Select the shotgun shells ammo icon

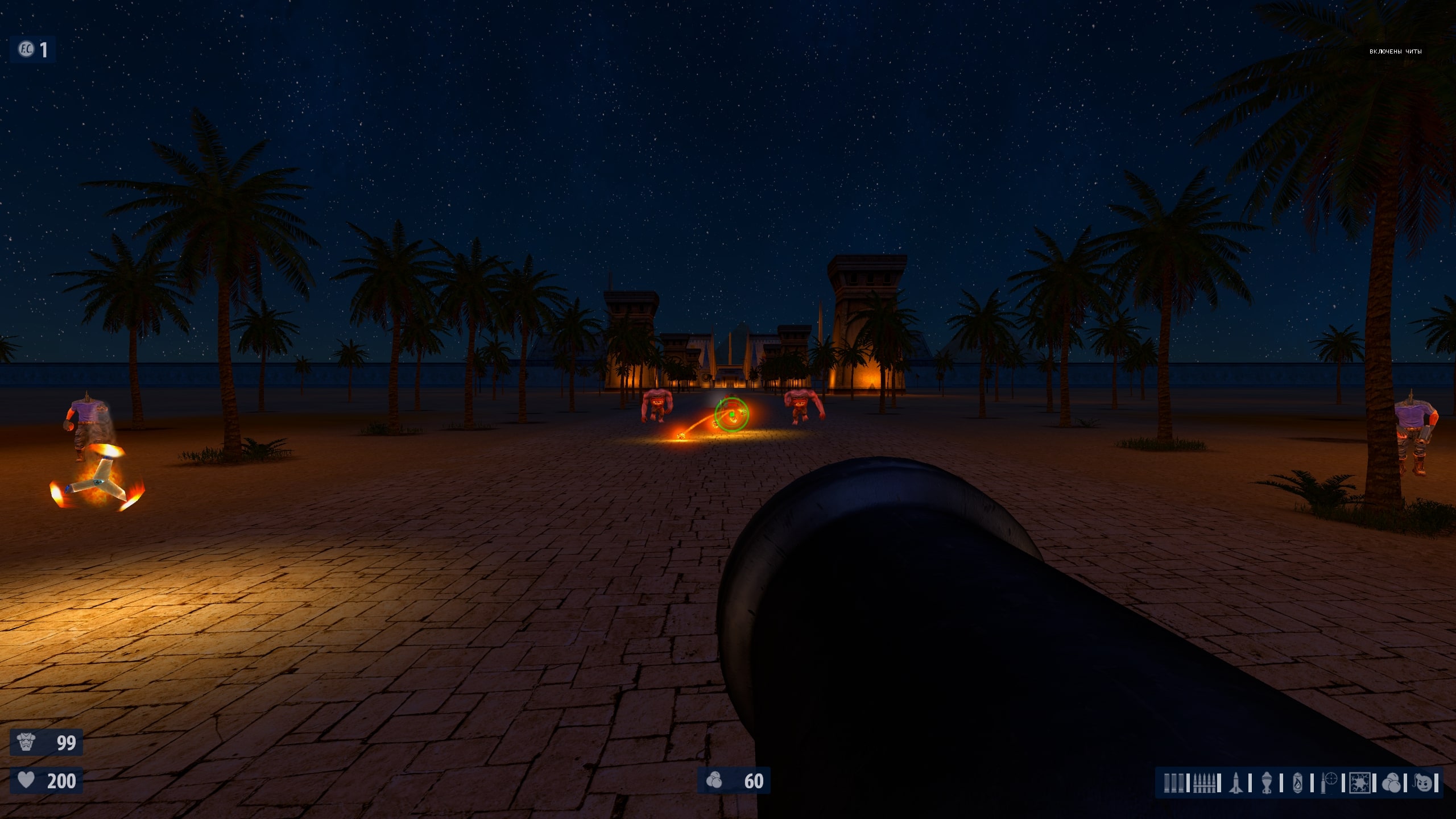click(x=1173, y=783)
